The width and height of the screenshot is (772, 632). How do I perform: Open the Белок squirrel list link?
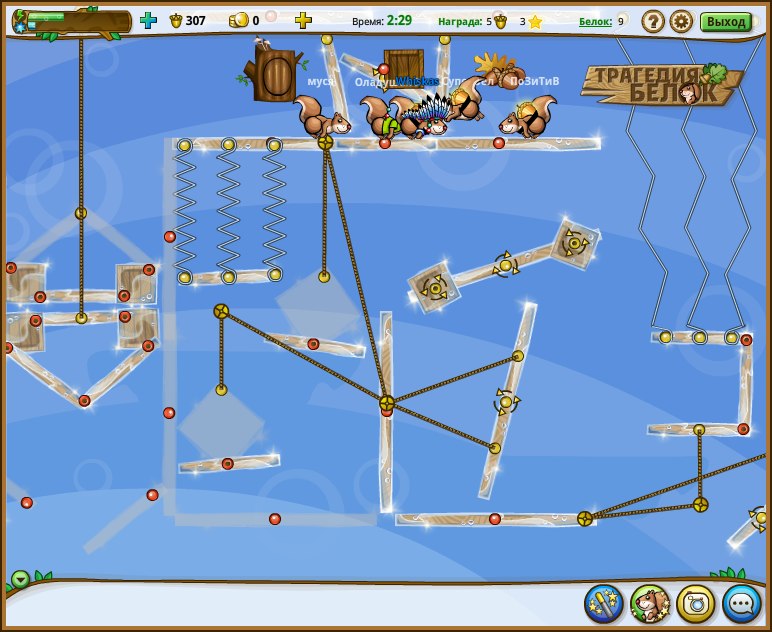coord(595,21)
